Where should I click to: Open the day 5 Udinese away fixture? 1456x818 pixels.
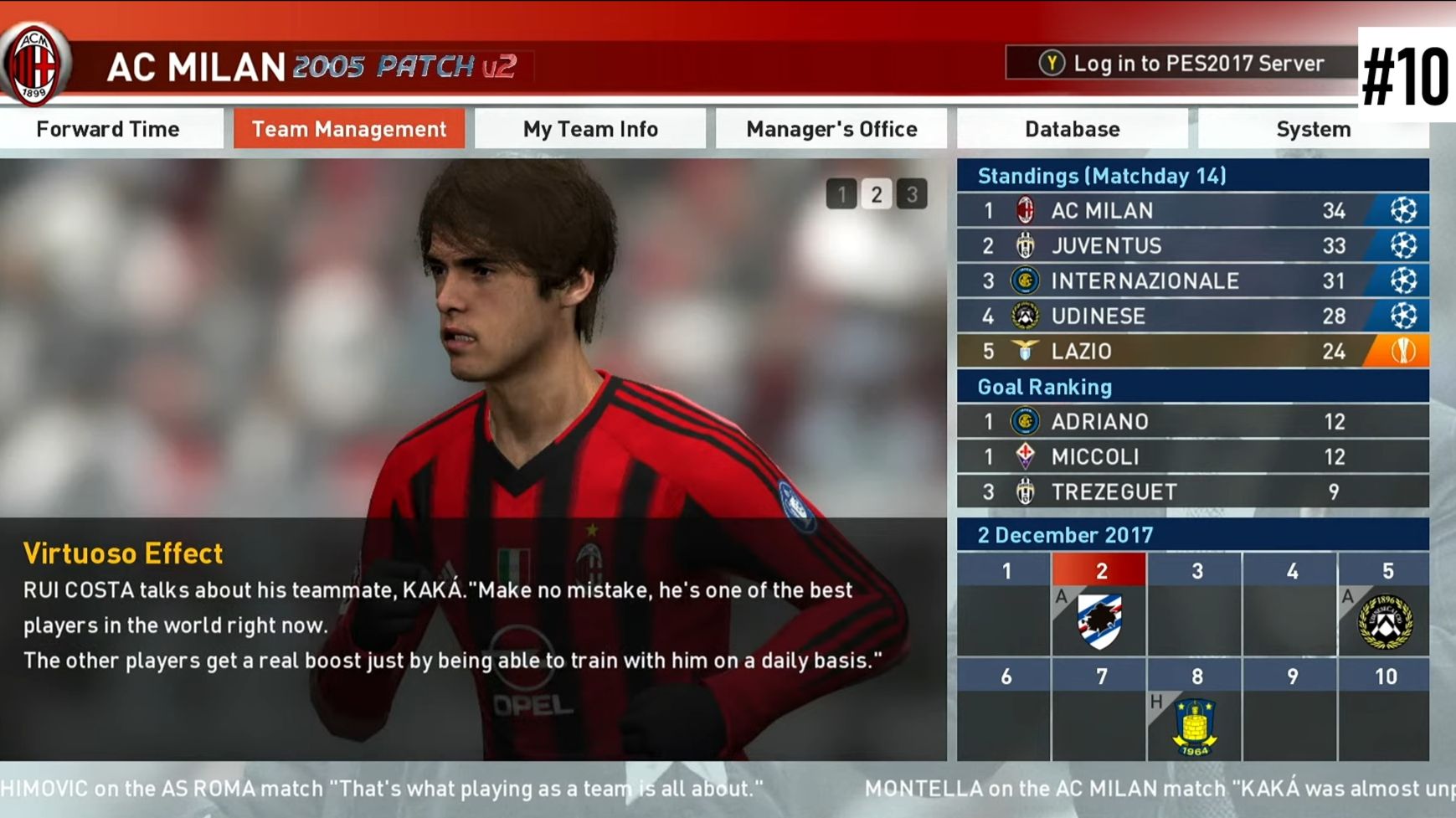[x=1386, y=620]
